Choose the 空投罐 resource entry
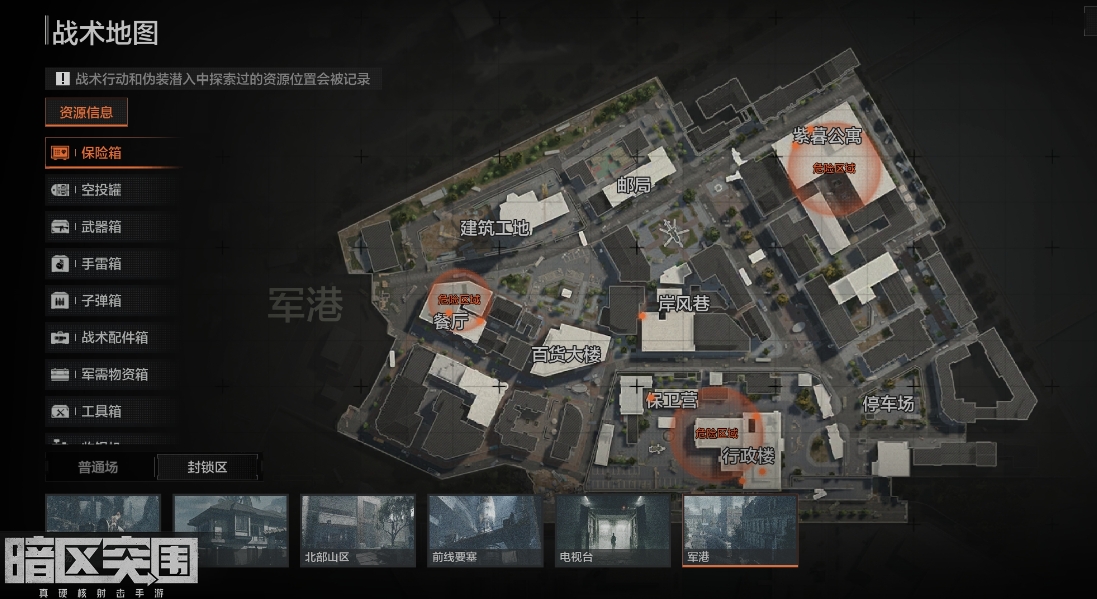 100,190
